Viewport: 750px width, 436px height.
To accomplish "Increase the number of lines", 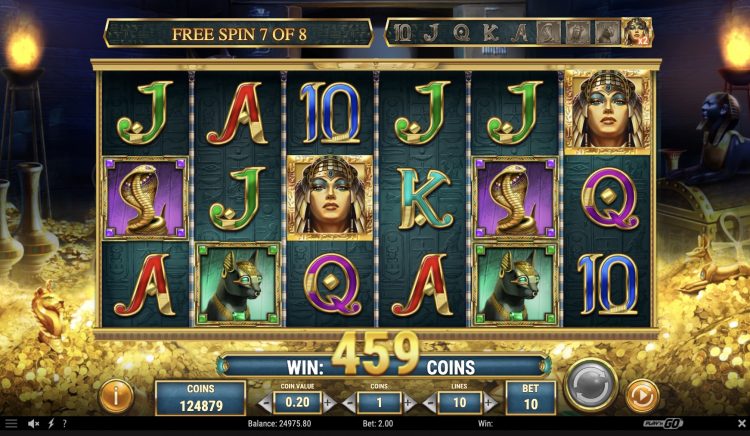I will pos(492,403).
